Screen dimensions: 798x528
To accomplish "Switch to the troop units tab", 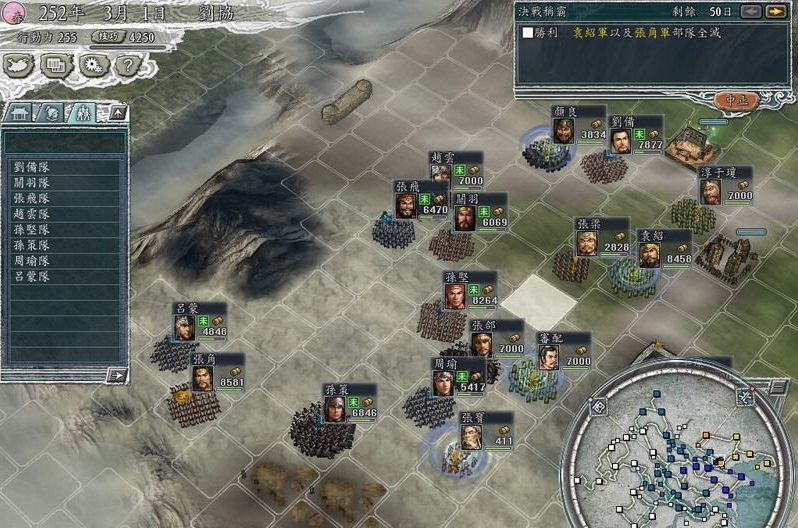I will 84,113.
